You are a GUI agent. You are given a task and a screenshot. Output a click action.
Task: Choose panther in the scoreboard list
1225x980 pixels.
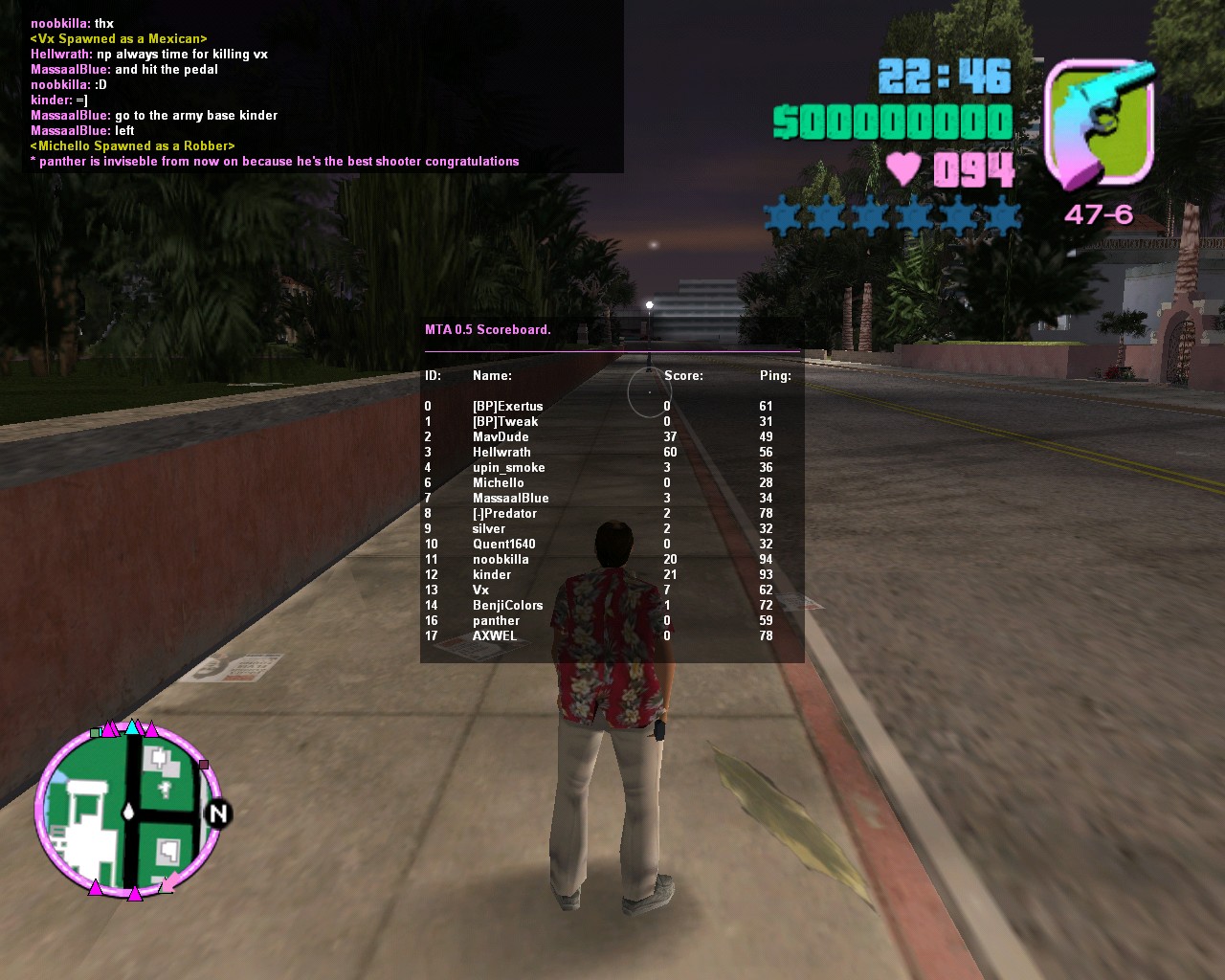click(x=496, y=621)
